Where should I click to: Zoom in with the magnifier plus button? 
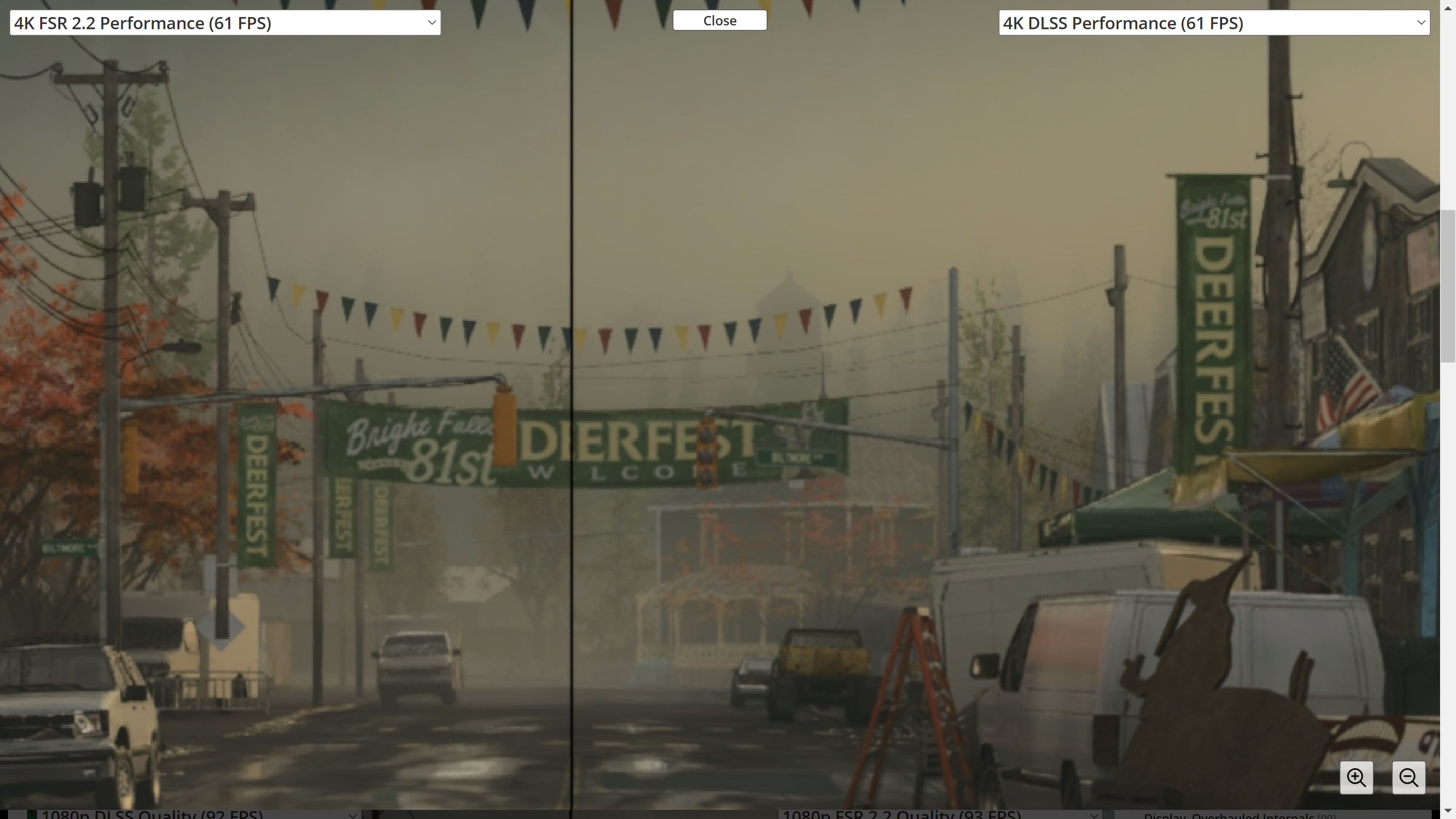(1356, 778)
